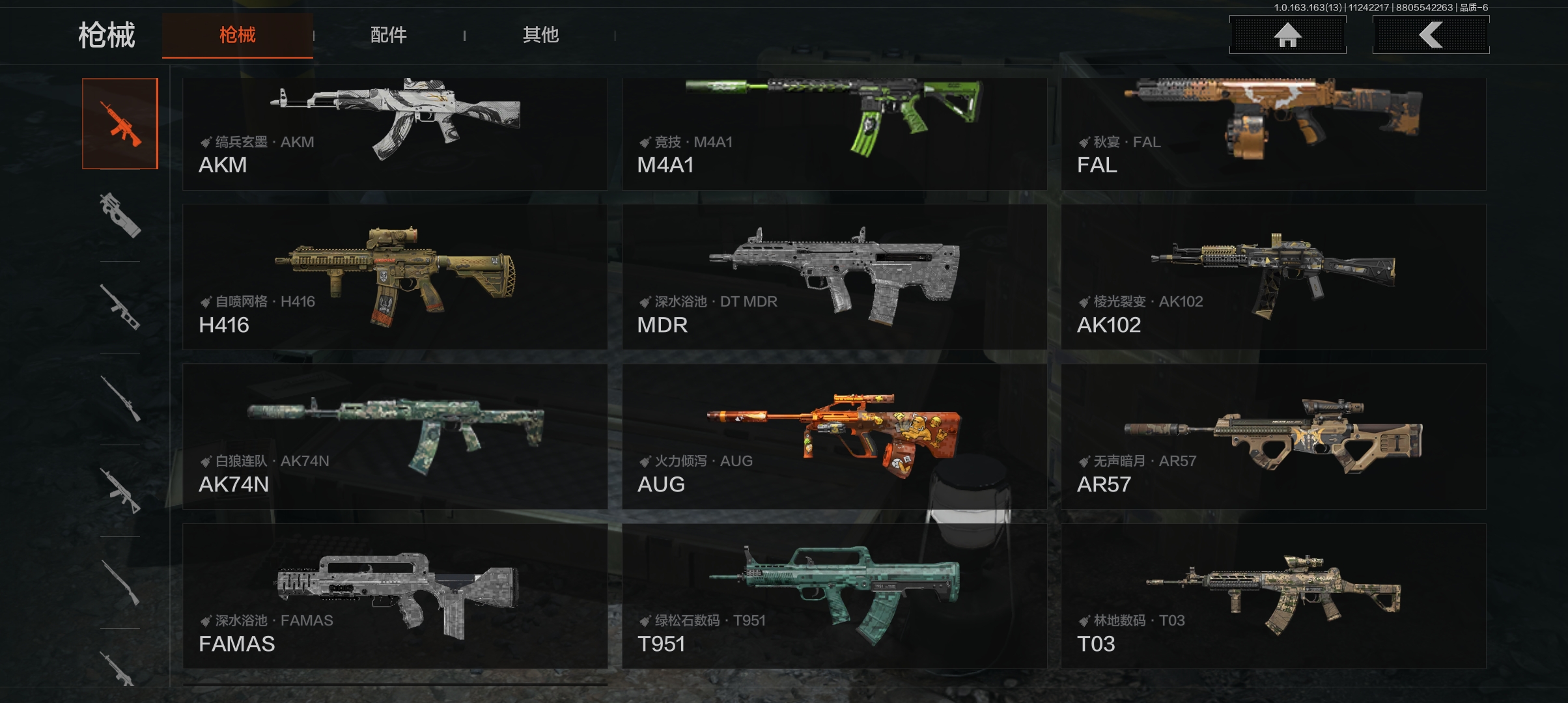The height and width of the screenshot is (703, 1568).
Task: Switch to the 配件 attachments tab
Action: pos(388,35)
